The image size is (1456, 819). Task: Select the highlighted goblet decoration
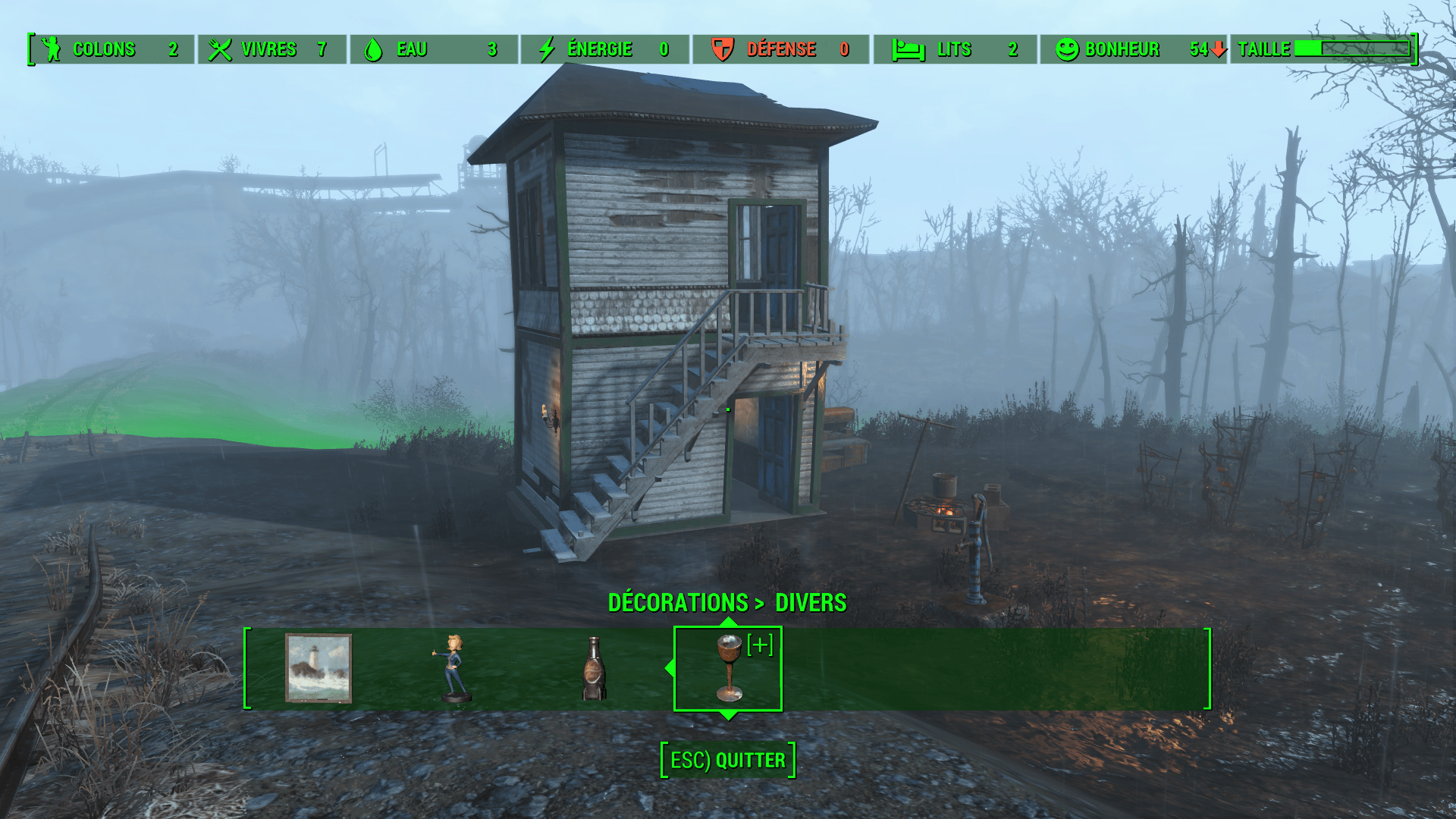(x=728, y=668)
